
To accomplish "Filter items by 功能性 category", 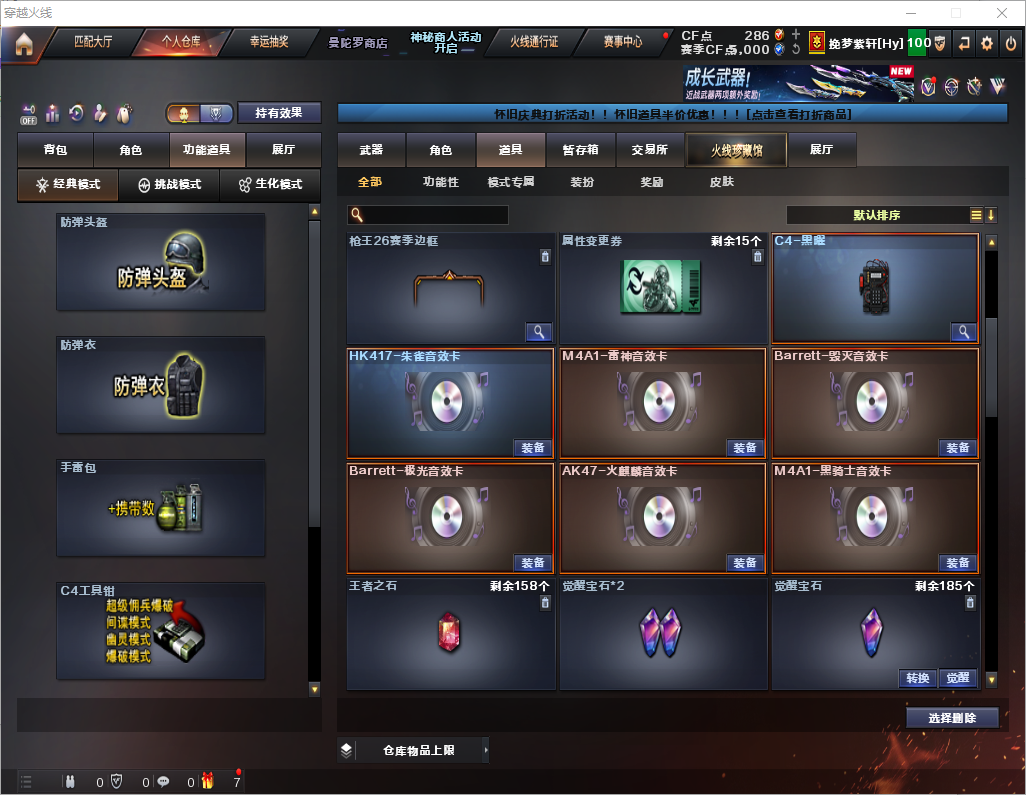I will click(440, 182).
